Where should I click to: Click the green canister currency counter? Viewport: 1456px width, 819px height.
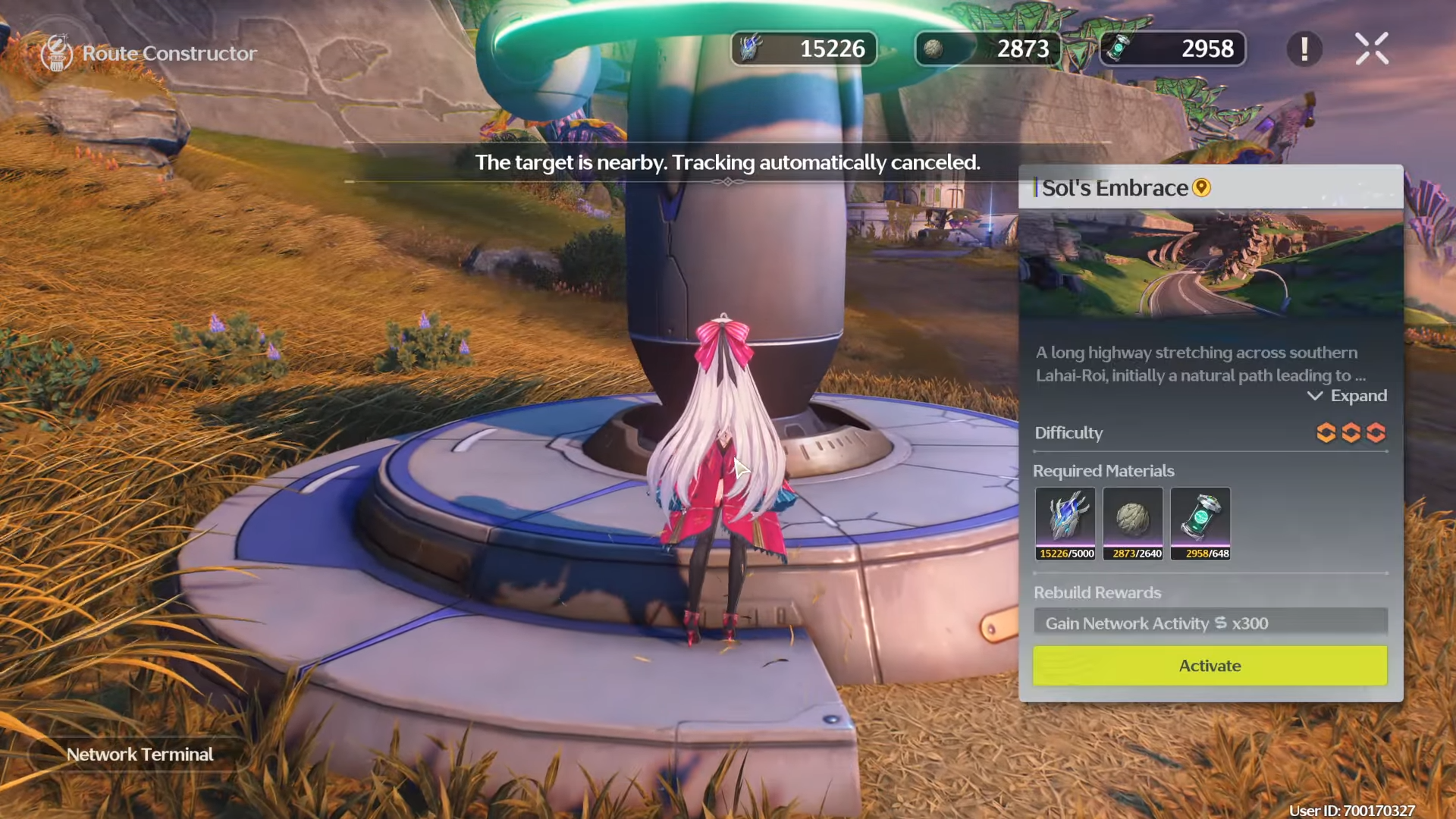coord(1172,49)
